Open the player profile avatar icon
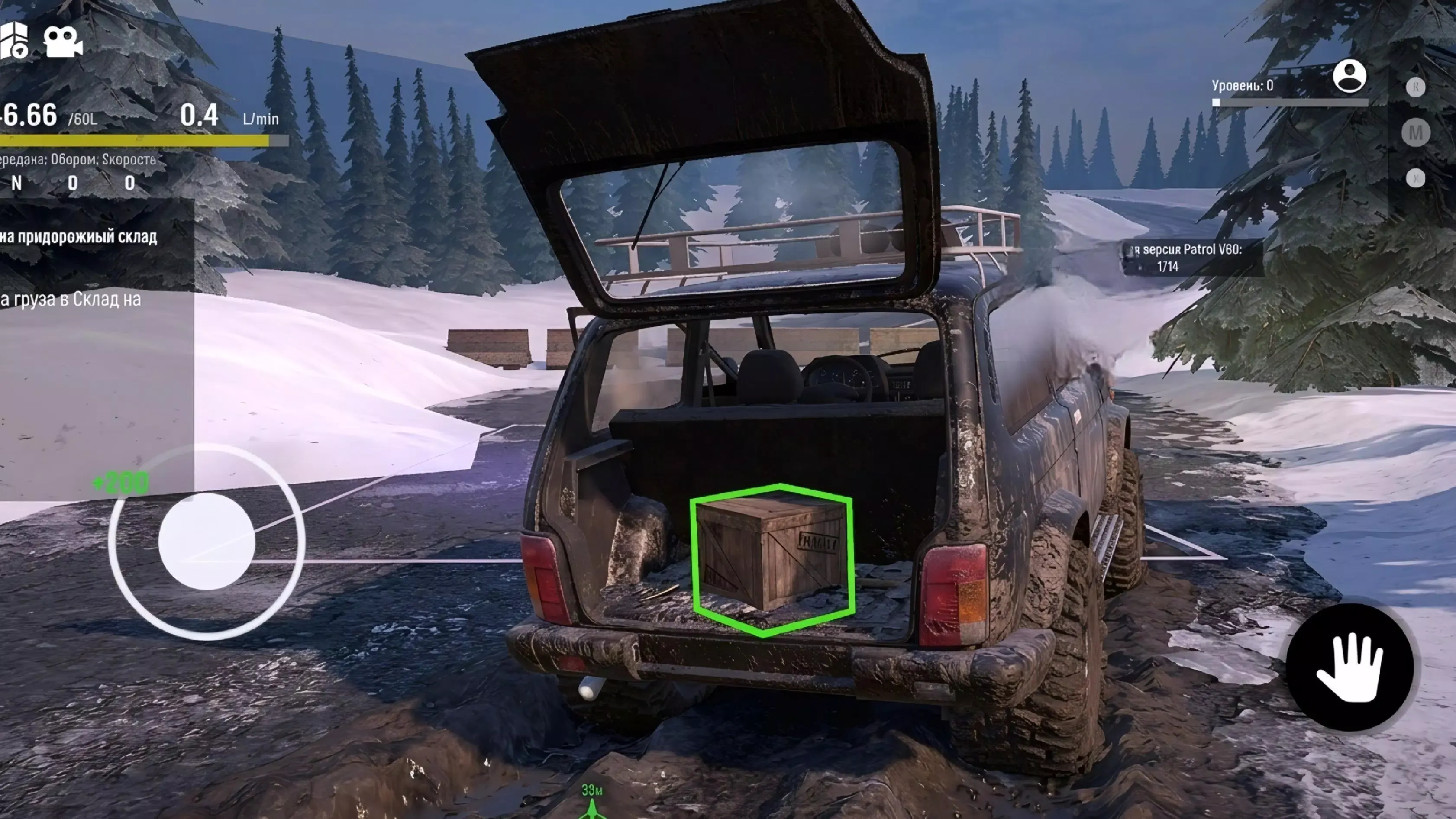 [x=1349, y=76]
